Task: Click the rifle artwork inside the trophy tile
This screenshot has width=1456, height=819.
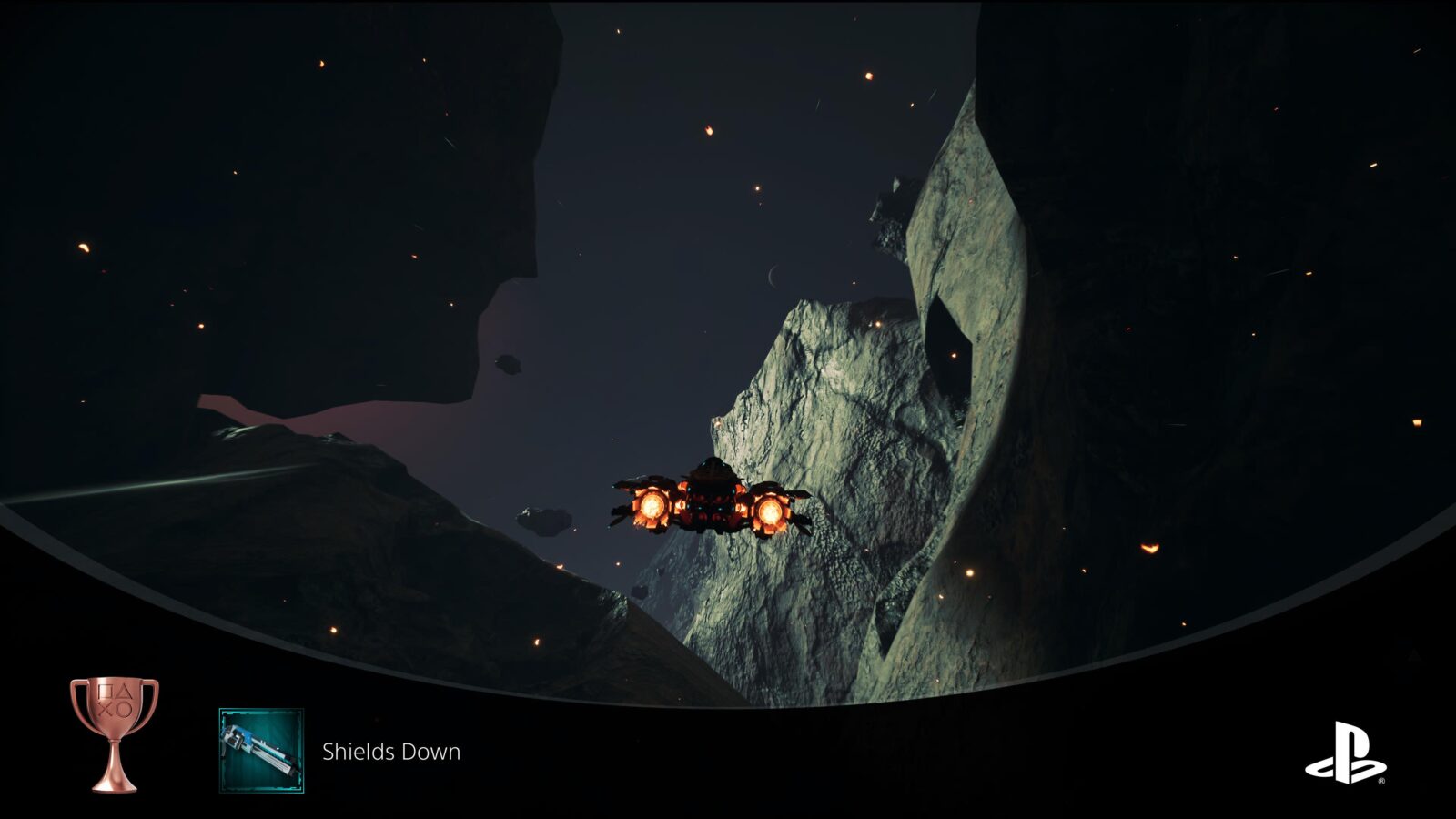Action: pos(258,746)
